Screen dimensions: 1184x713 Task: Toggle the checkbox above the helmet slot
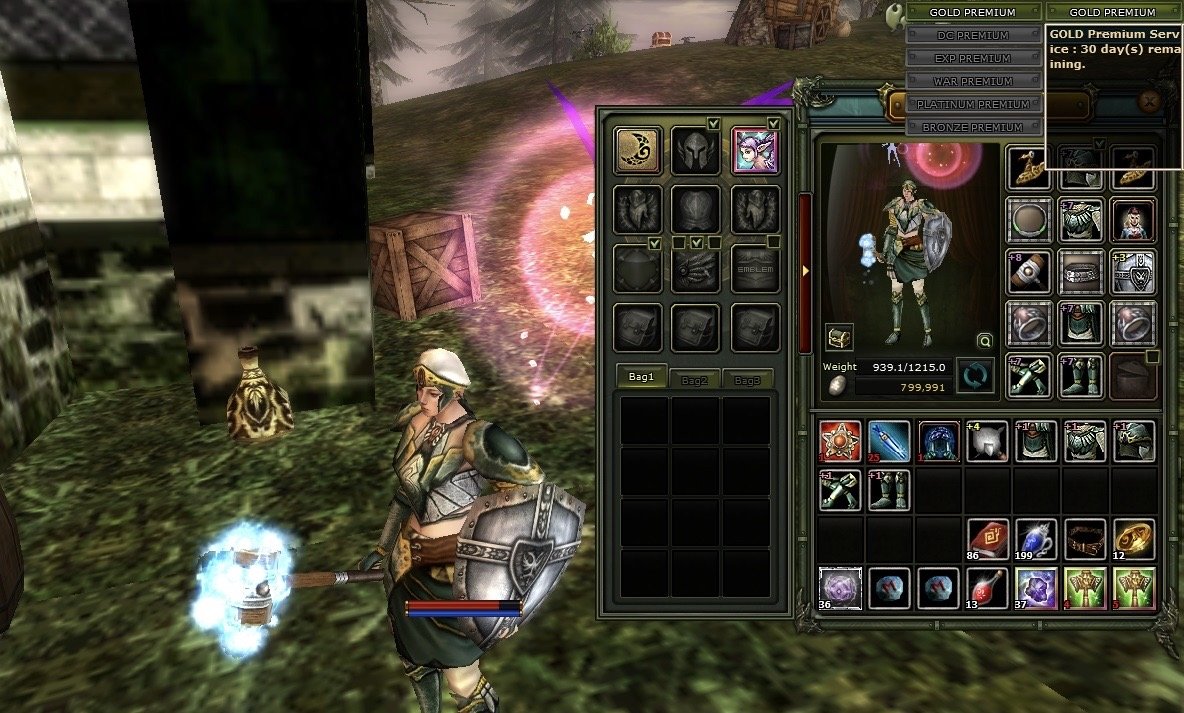tap(713, 123)
